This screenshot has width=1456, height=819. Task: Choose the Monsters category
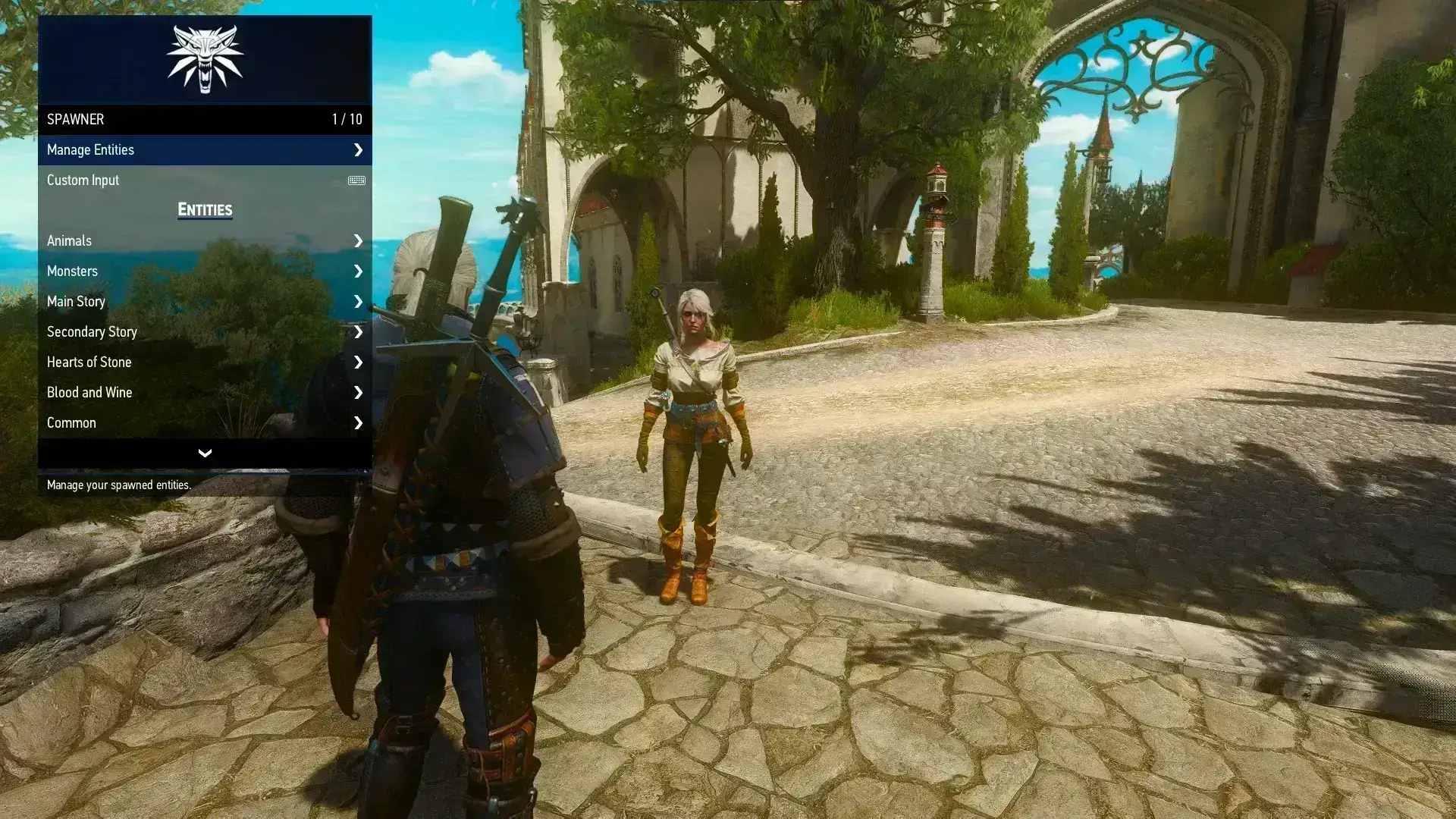point(204,271)
